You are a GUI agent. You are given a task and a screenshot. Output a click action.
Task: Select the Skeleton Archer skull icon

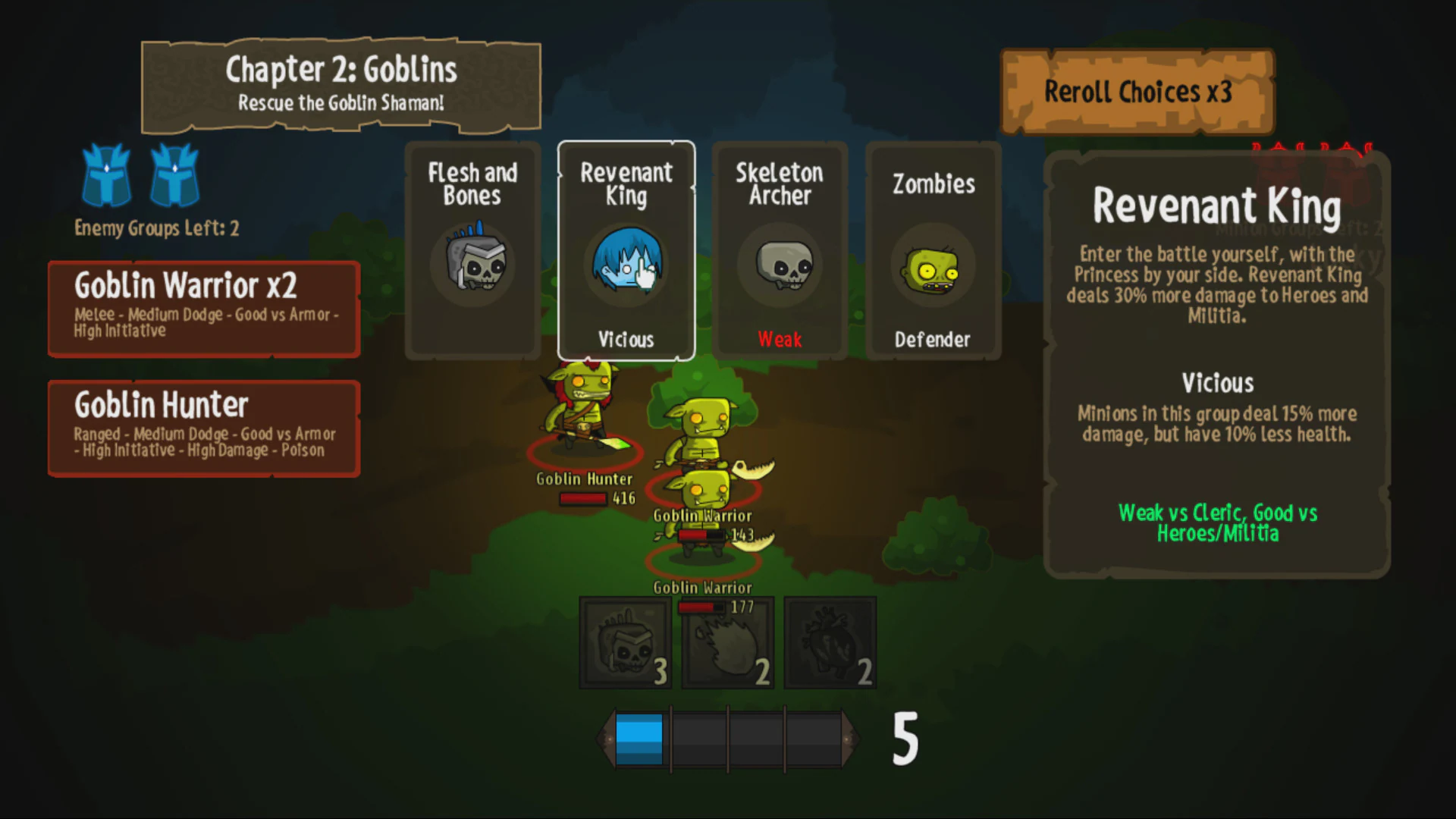click(780, 265)
